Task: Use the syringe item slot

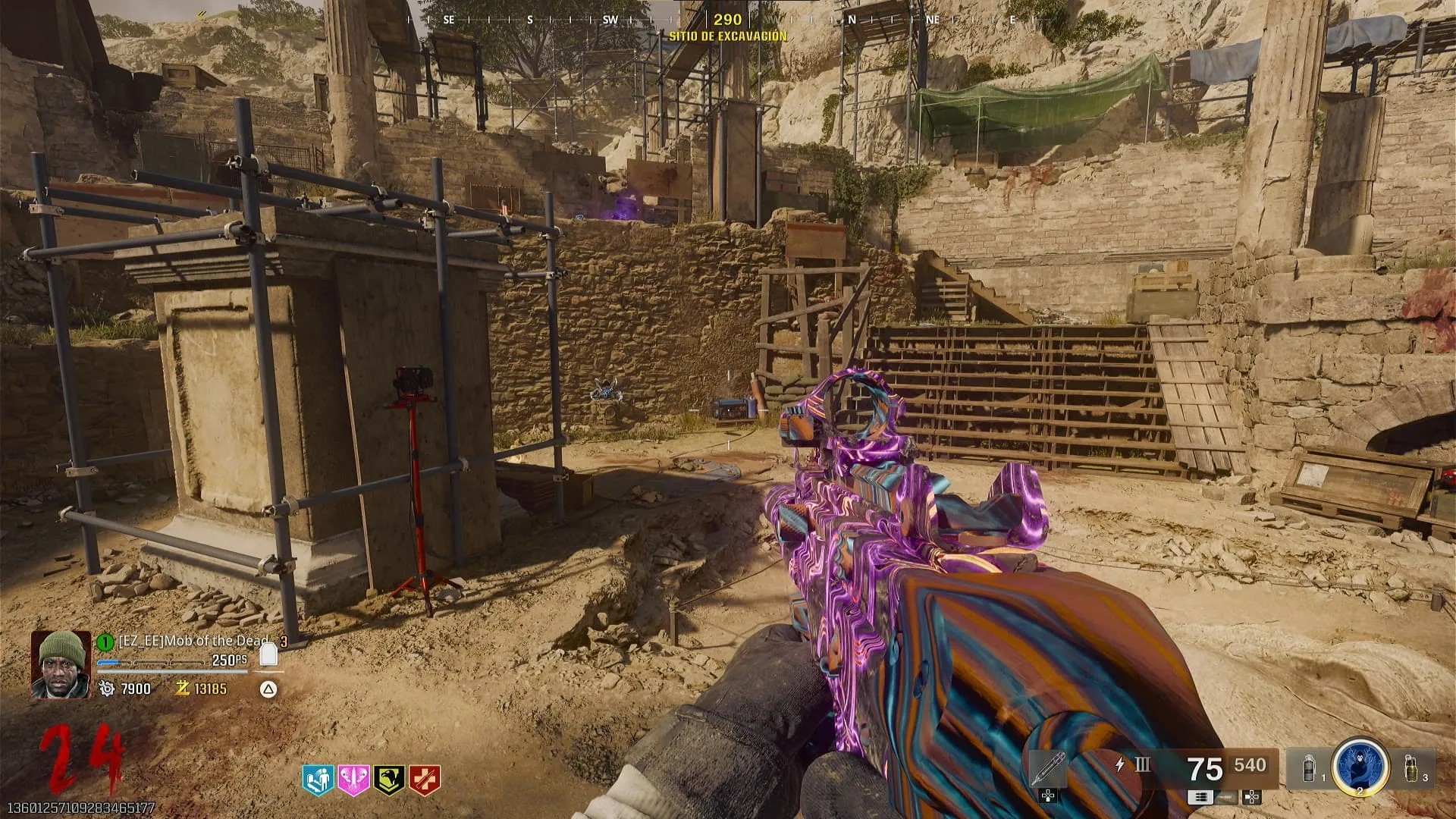Action: [1048, 768]
